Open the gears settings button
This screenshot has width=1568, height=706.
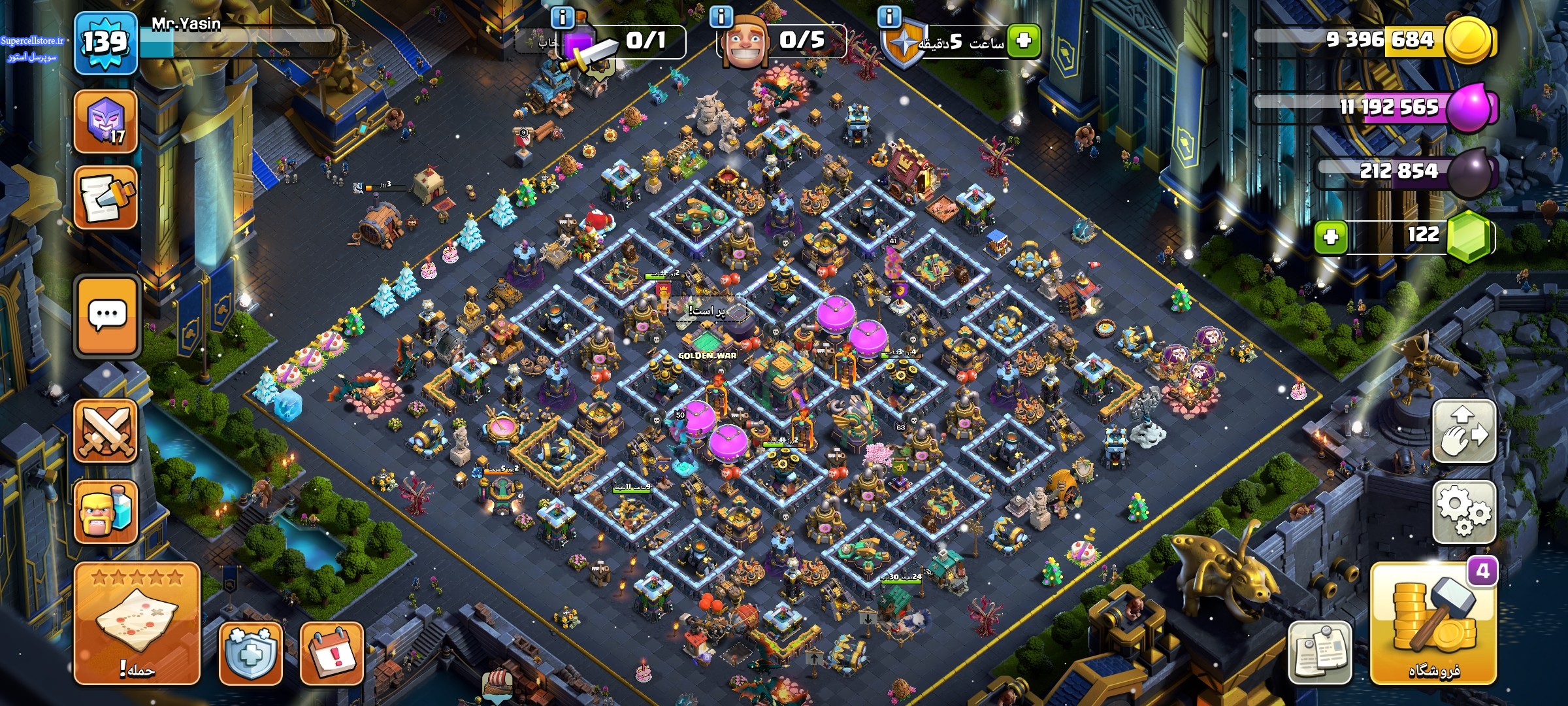click(1463, 512)
